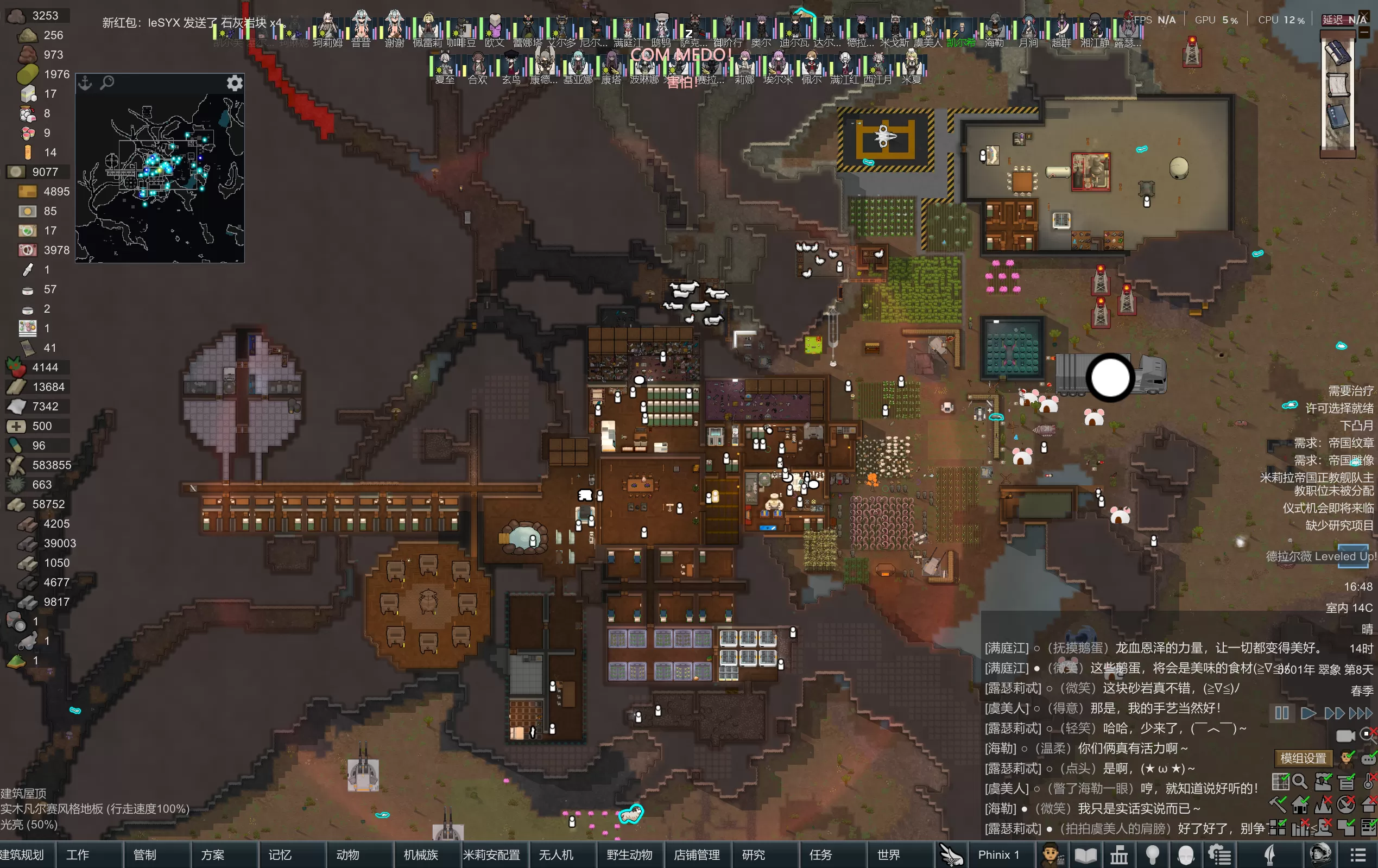Click the 模组设置 mod settings button

click(x=1303, y=758)
